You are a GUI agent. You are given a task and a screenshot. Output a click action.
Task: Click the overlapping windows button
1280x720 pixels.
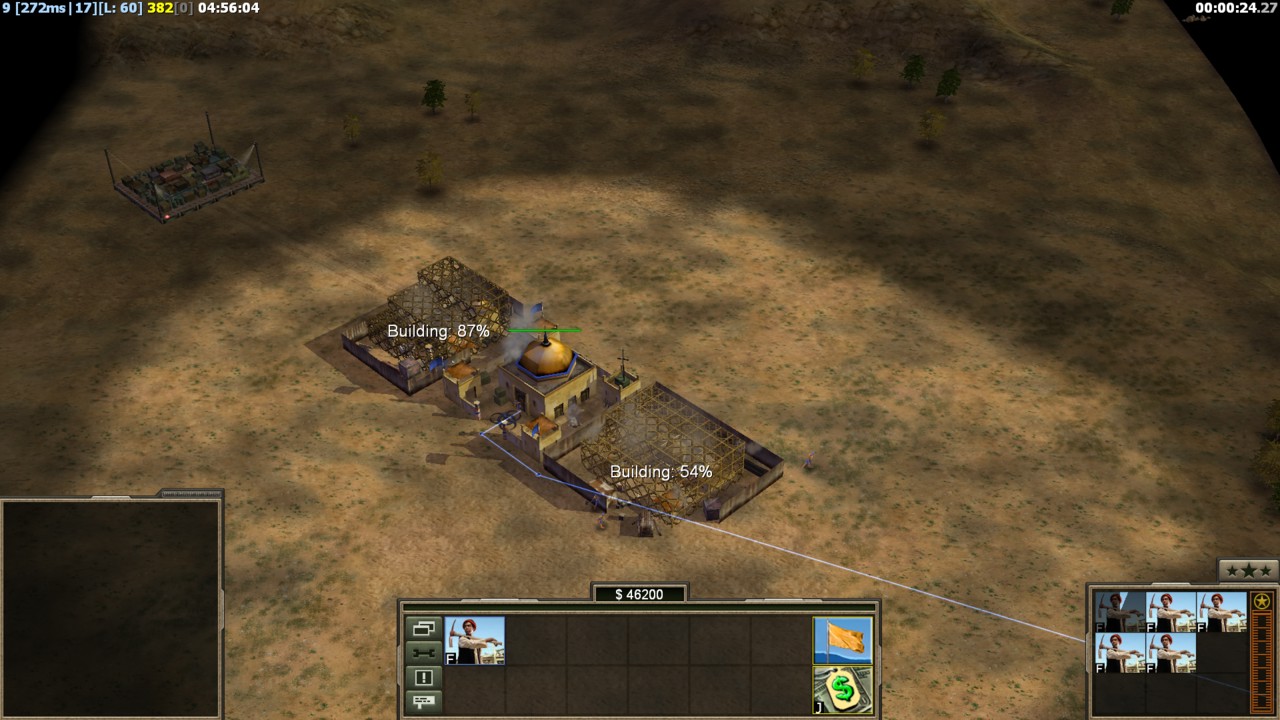423,629
